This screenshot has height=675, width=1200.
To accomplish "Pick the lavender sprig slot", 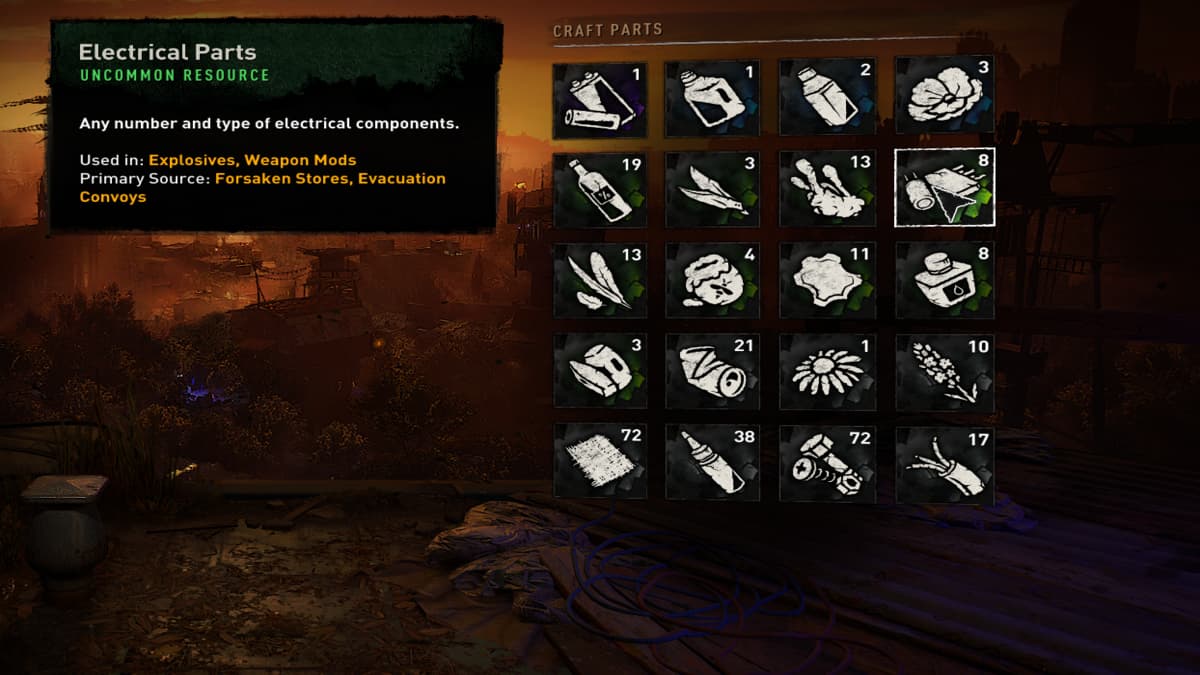I will (x=944, y=371).
